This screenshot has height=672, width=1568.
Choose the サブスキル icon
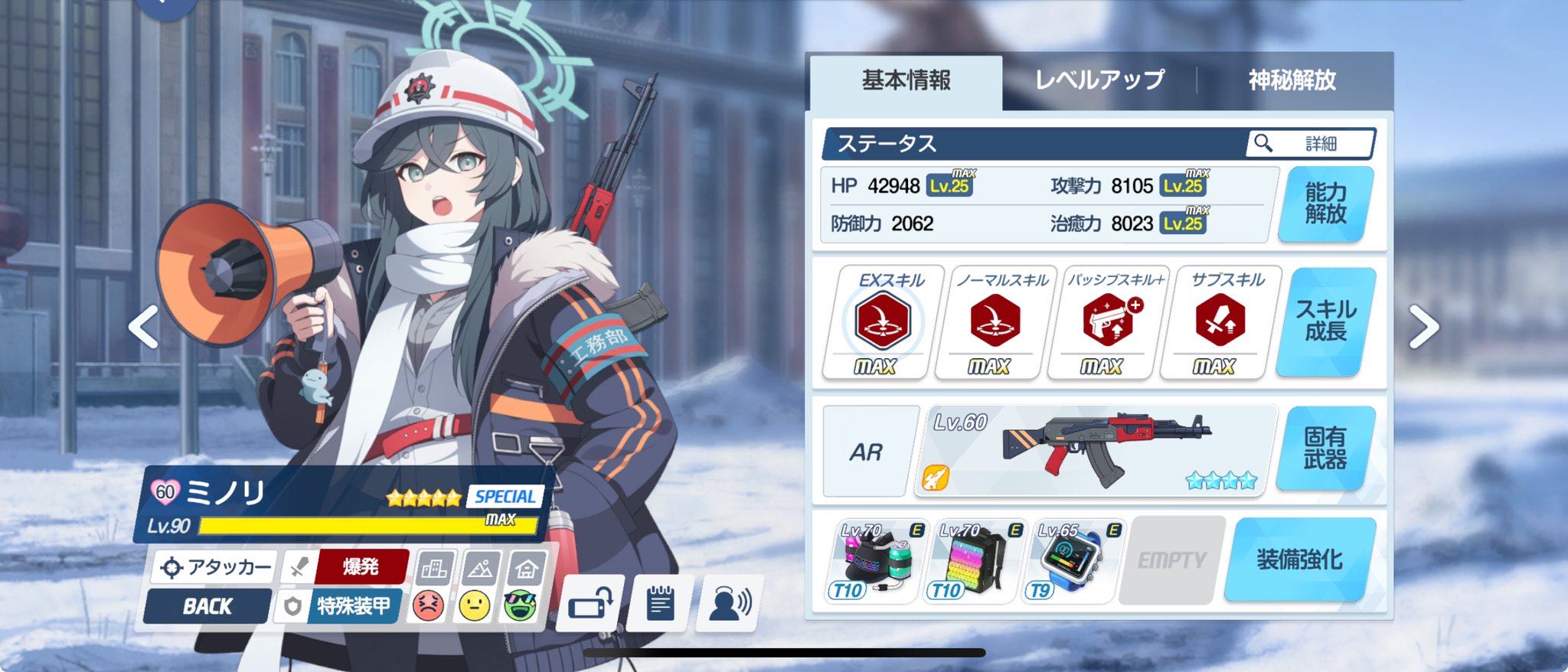click(1220, 321)
